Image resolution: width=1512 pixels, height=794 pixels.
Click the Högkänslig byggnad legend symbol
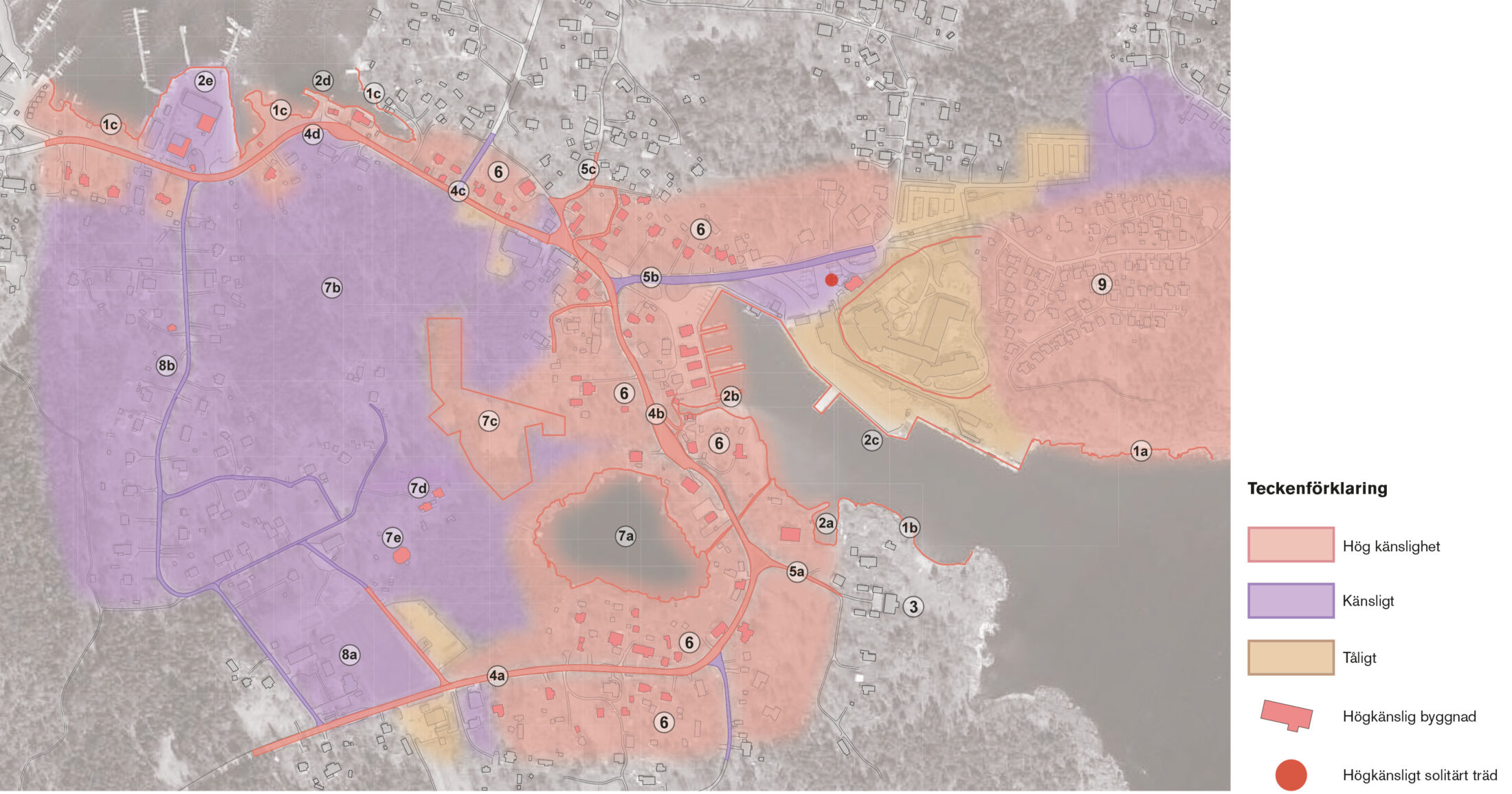[1287, 716]
